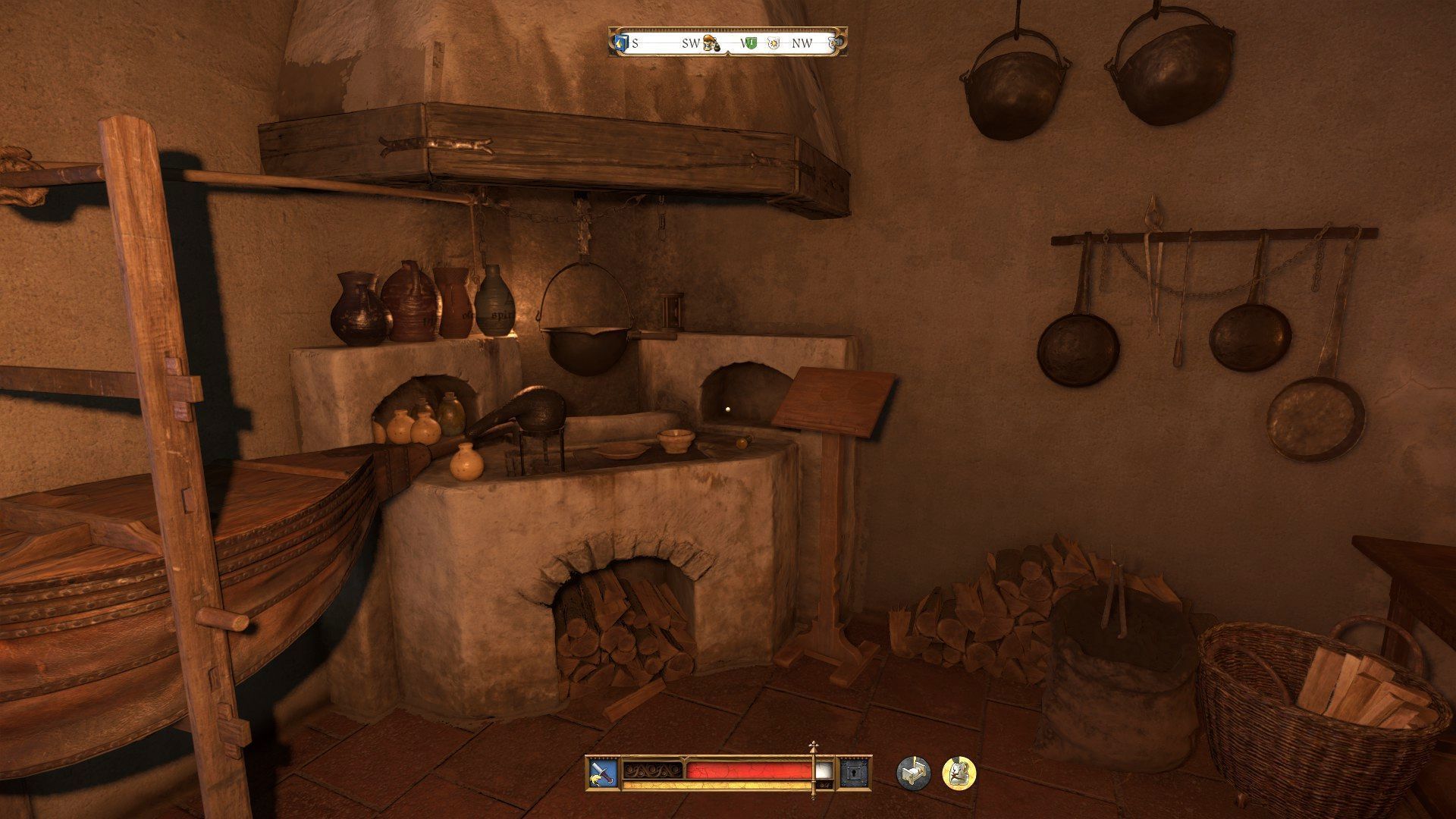1456x819 pixels.
Task: Click the blue quest marker on the compass
Action: click(x=622, y=43)
